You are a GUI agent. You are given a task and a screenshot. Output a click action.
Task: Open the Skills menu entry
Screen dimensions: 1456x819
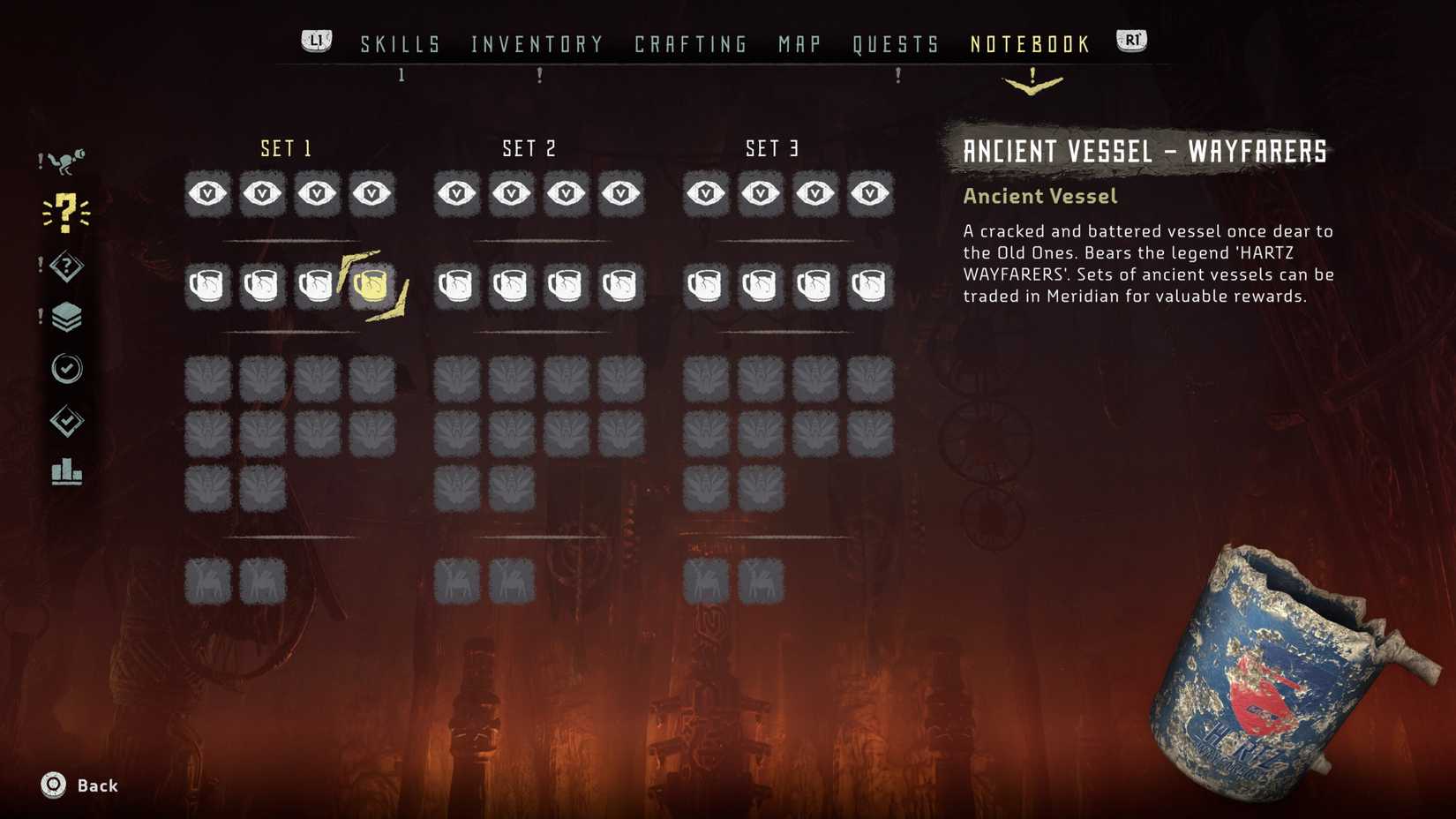point(400,43)
